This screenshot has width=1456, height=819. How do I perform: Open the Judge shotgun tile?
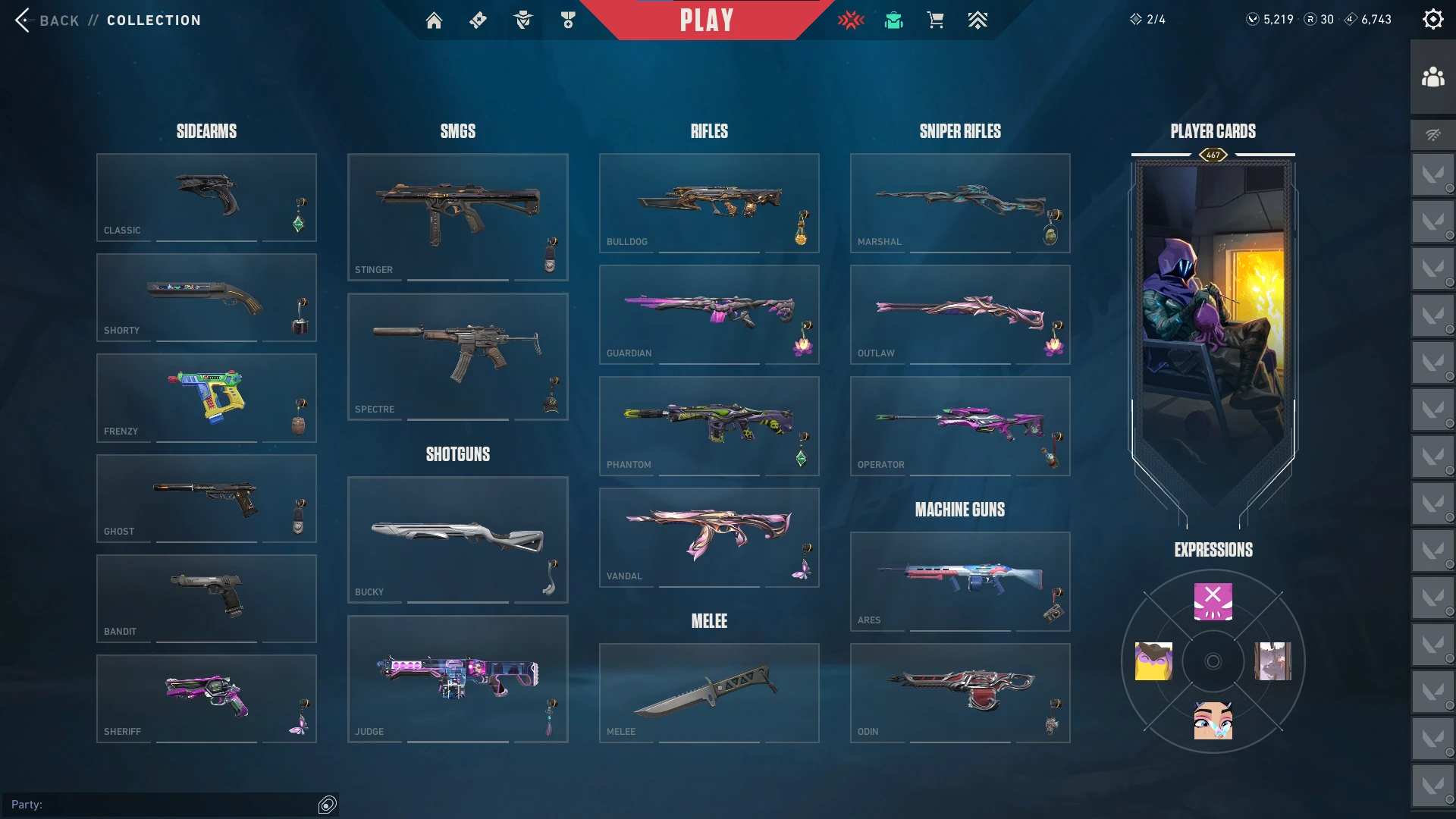pos(457,679)
